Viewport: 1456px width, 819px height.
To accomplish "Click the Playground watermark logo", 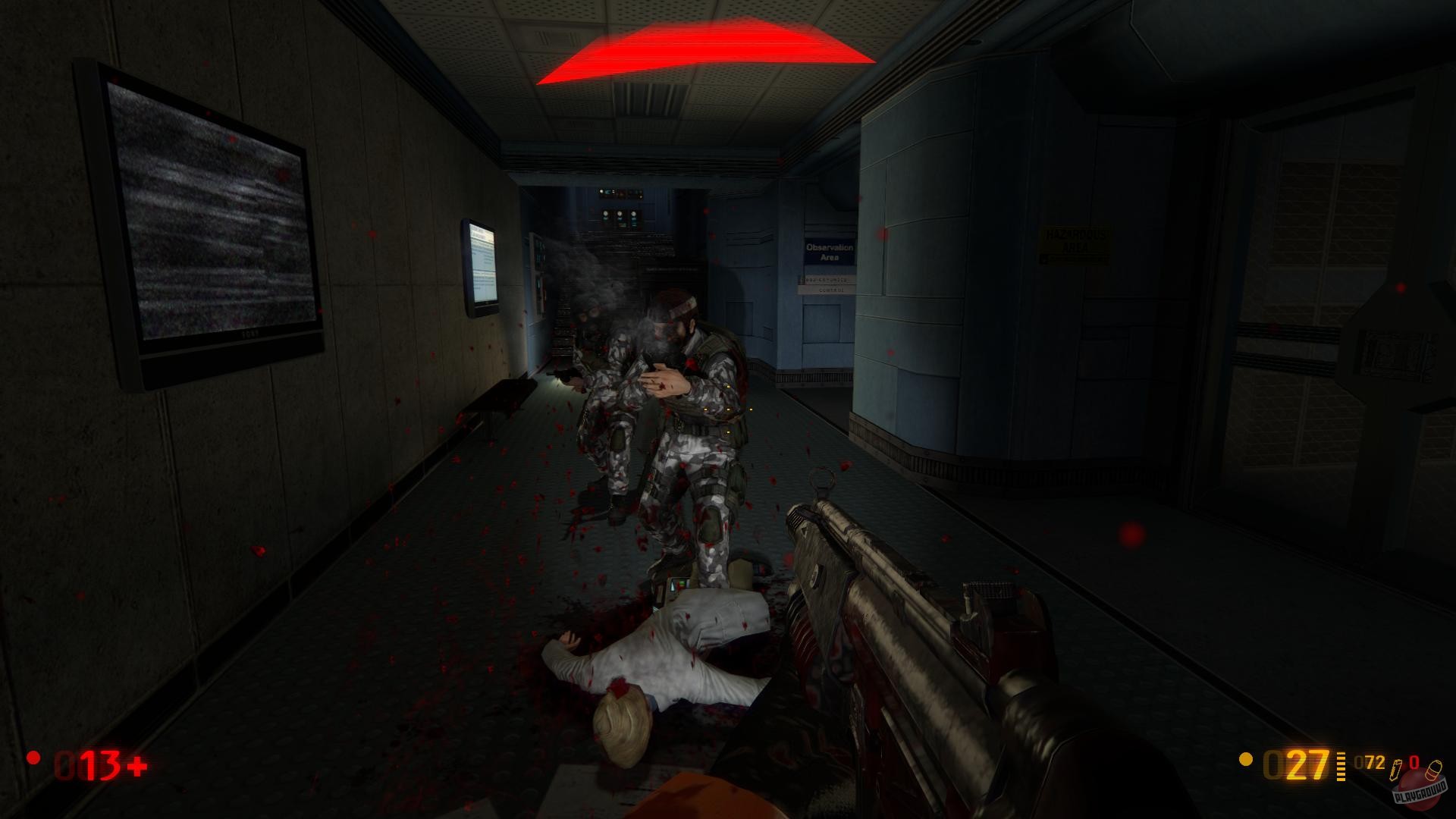I will pos(1422,794).
